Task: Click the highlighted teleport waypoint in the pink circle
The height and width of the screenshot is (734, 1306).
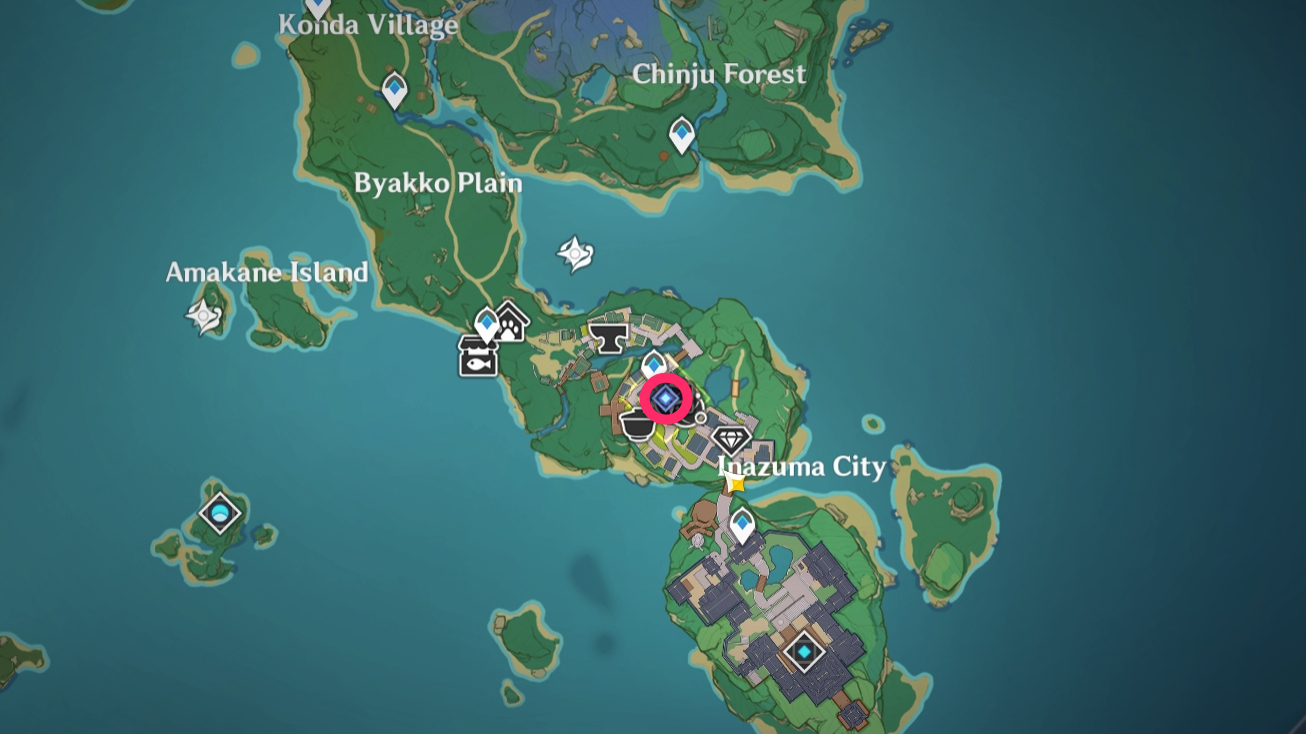Action: (x=665, y=396)
